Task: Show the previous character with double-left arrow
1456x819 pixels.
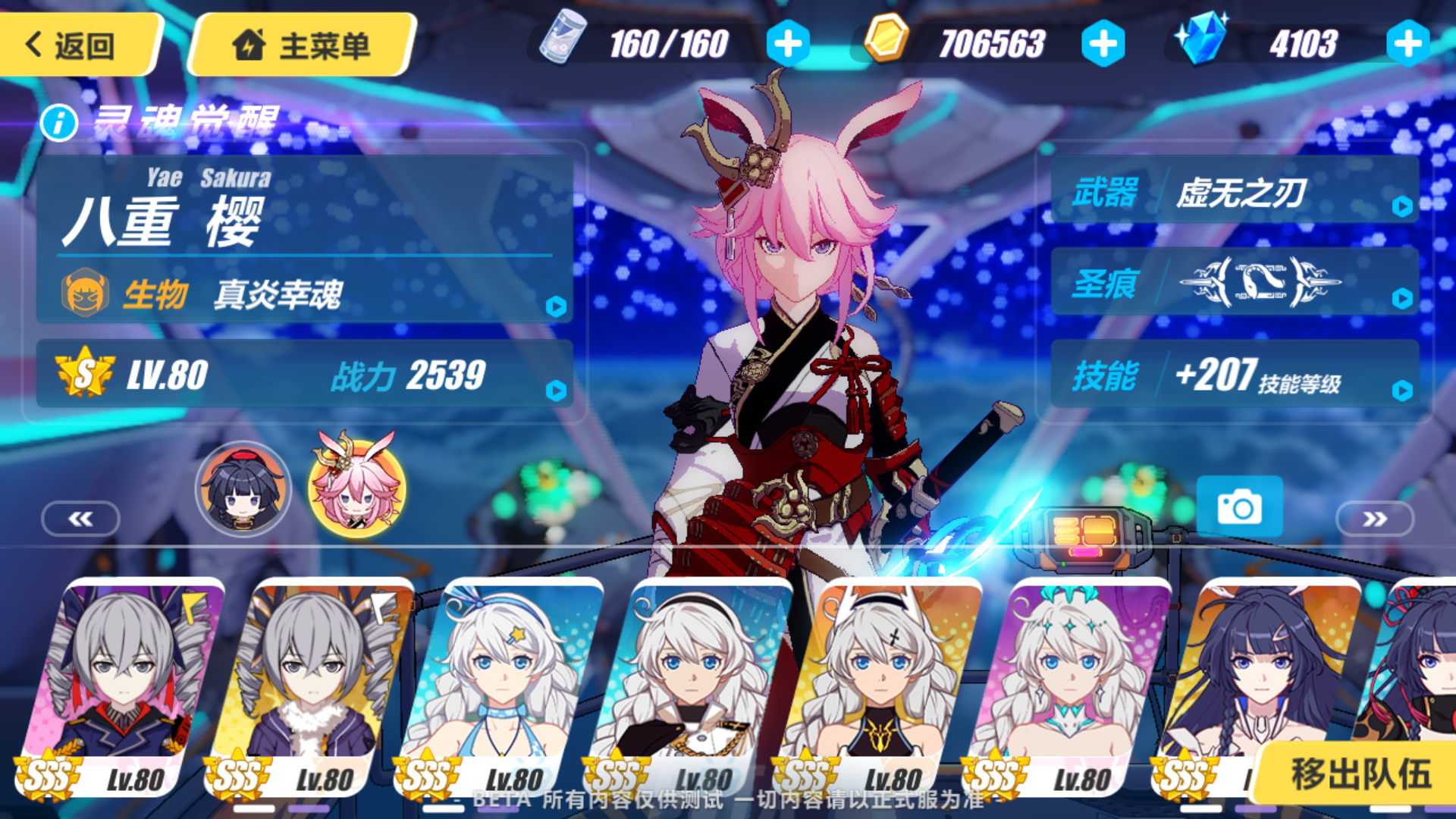Action: pos(80,519)
